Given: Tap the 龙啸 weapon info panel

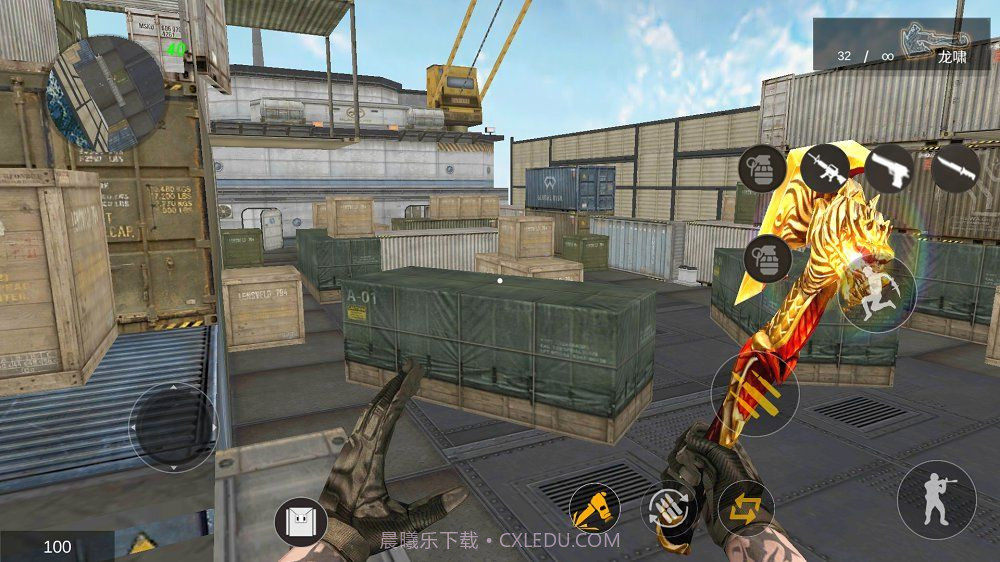Looking at the screenshot, I should pyautogui.click(x=901, y=45).
